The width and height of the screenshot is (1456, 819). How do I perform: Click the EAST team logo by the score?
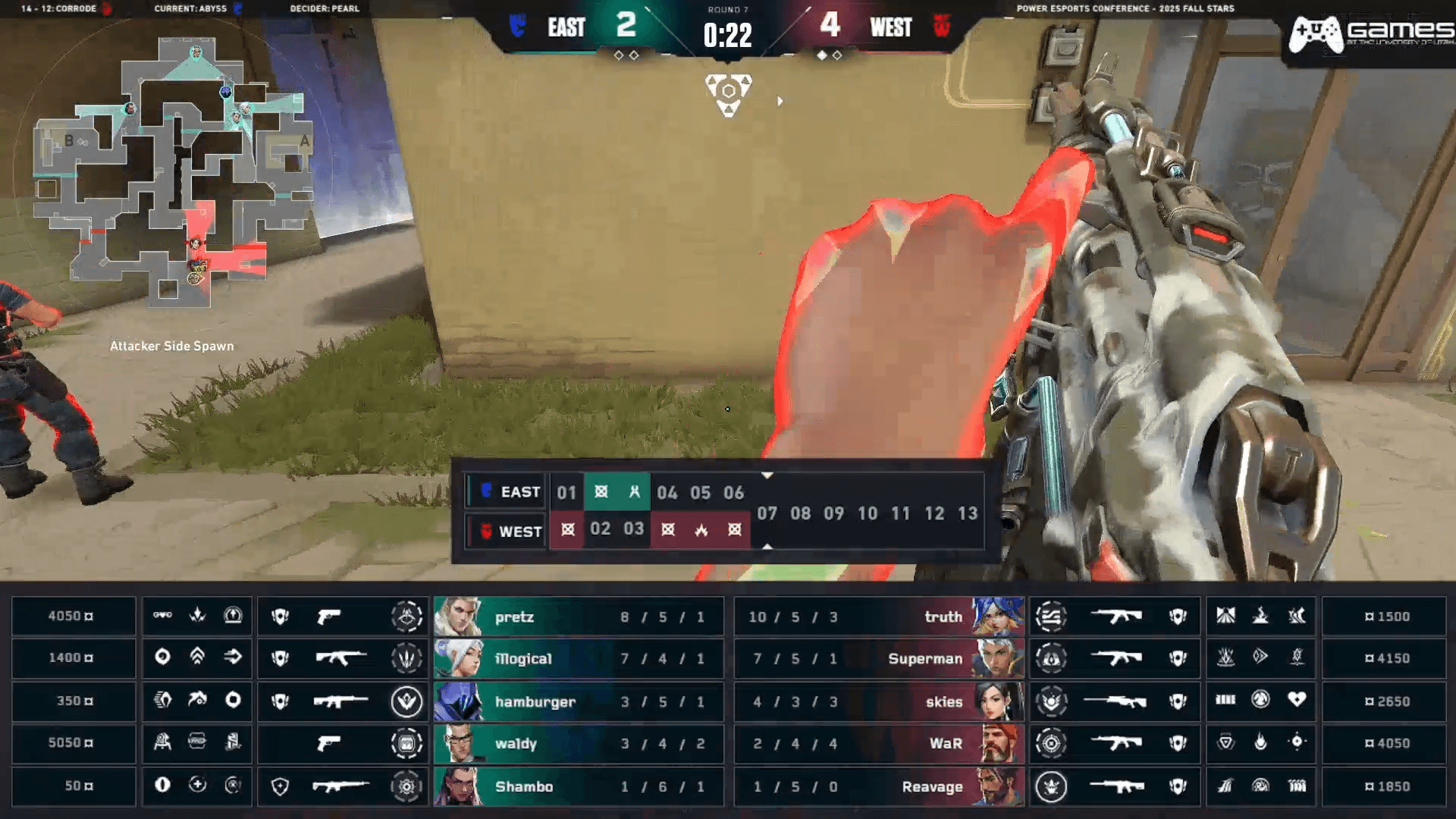[518, 27]
